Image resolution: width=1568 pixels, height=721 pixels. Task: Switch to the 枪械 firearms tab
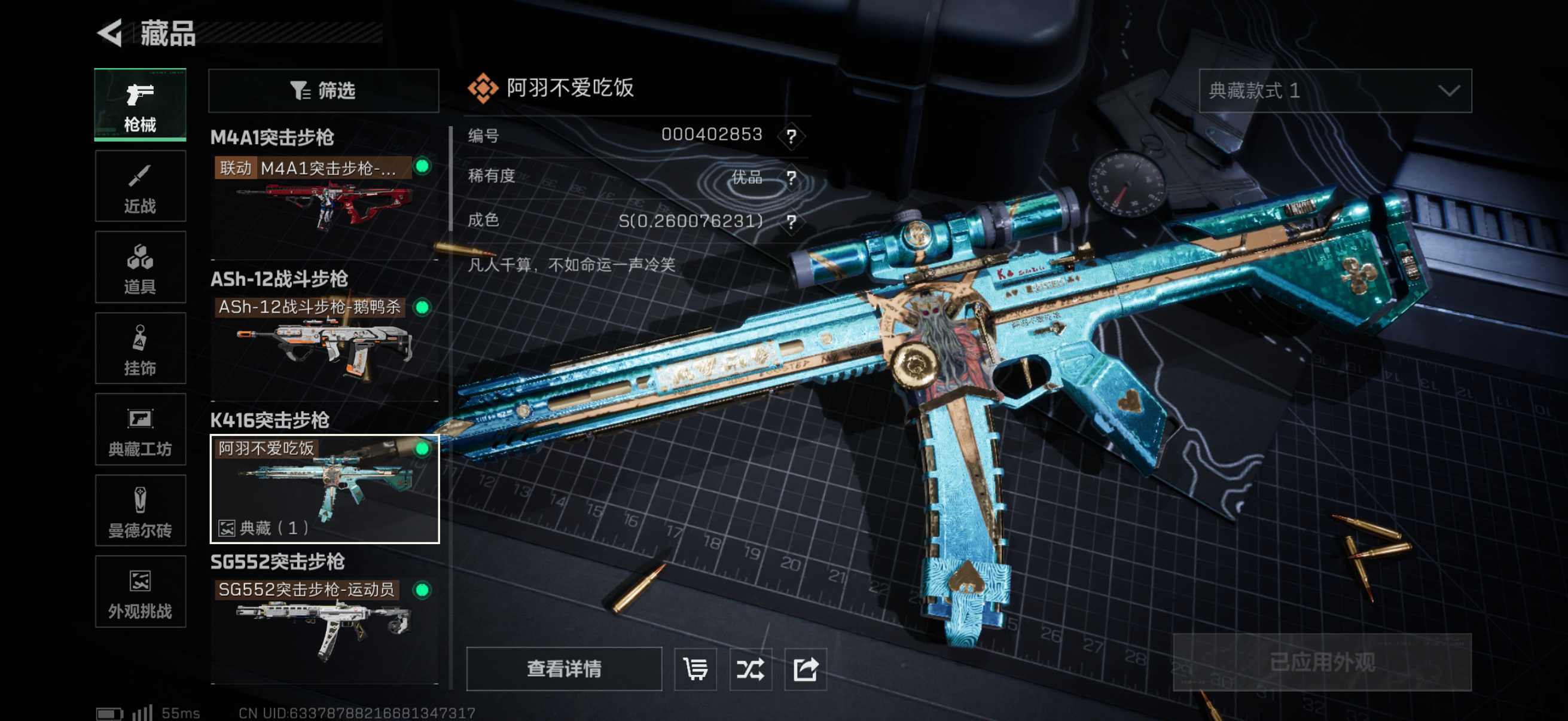[x=140, y=105]
